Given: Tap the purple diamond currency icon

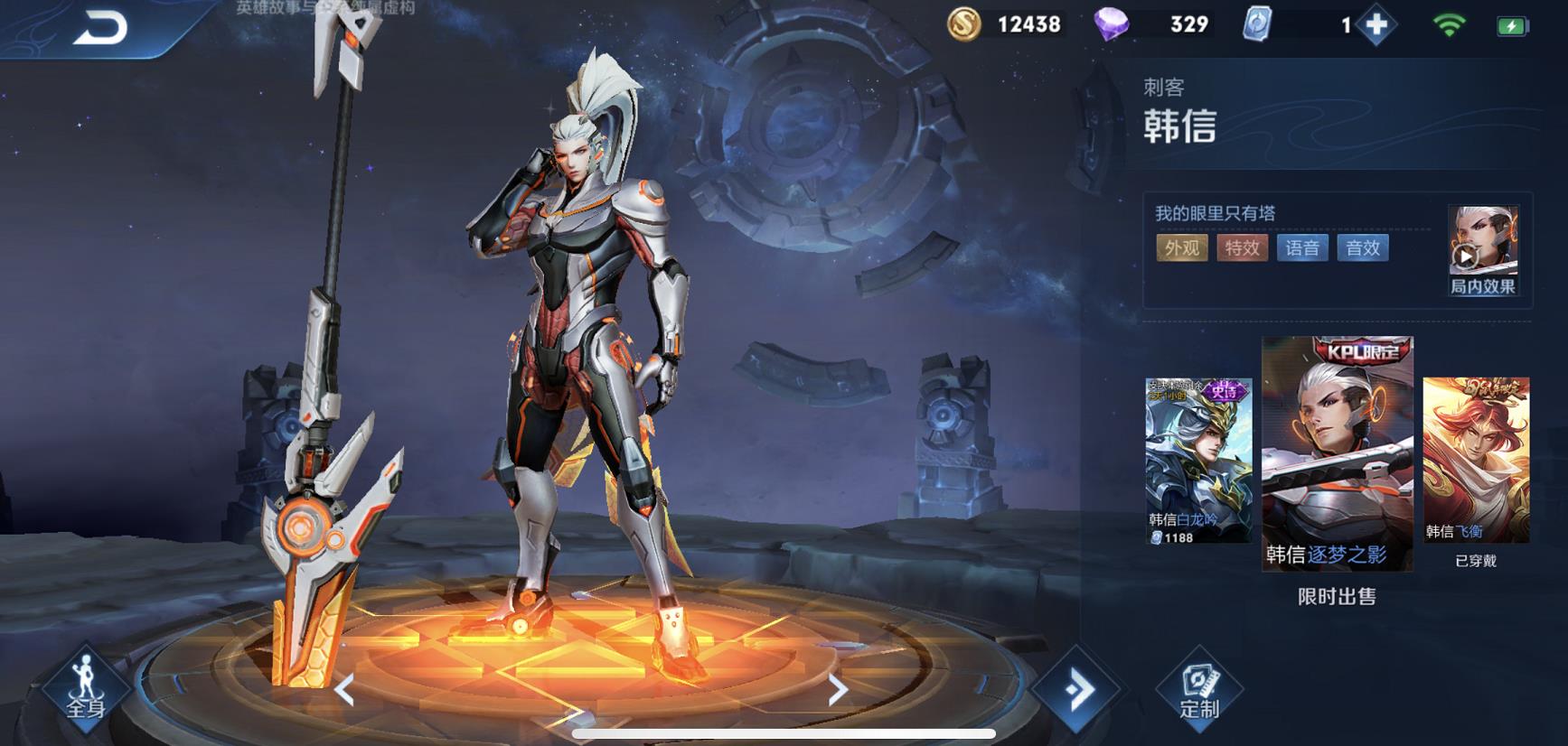Looking at the screenshot, I should pos(1111,24).
